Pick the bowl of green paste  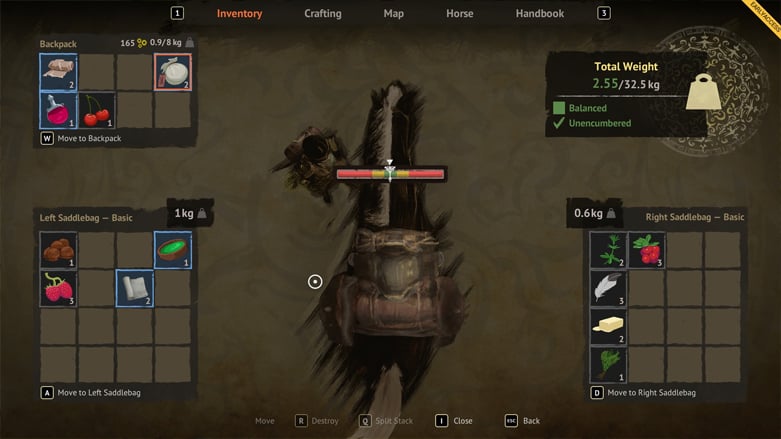172,250
